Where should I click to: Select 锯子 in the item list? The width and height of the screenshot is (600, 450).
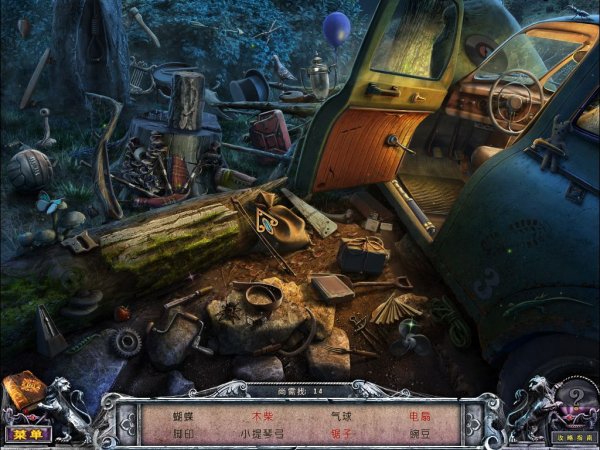coord(341,434)
